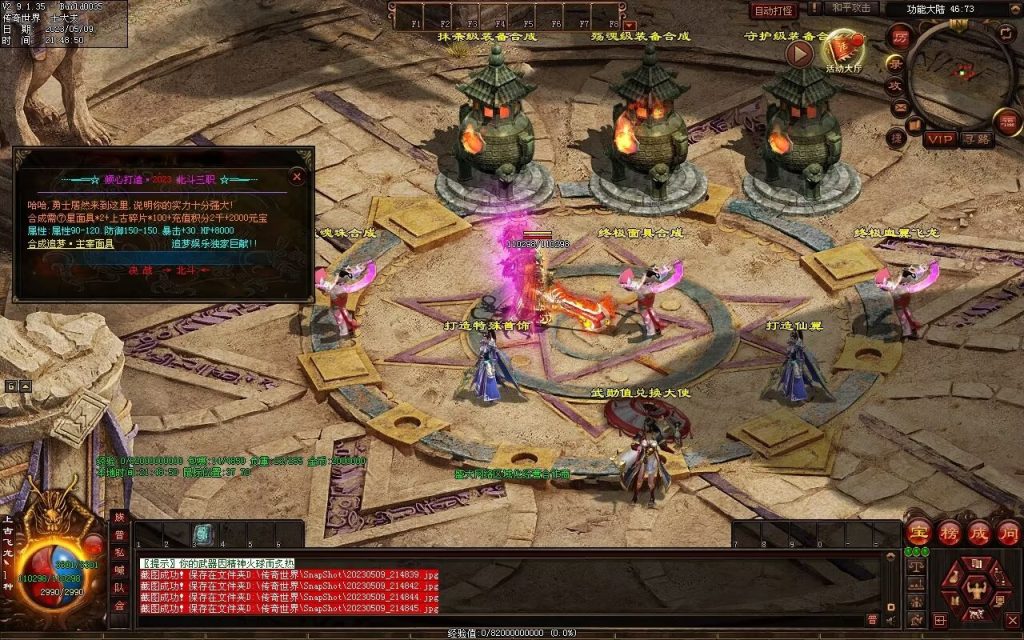
Task: Switch chat to the 私 private channel
Action: (x=120, y=552)
